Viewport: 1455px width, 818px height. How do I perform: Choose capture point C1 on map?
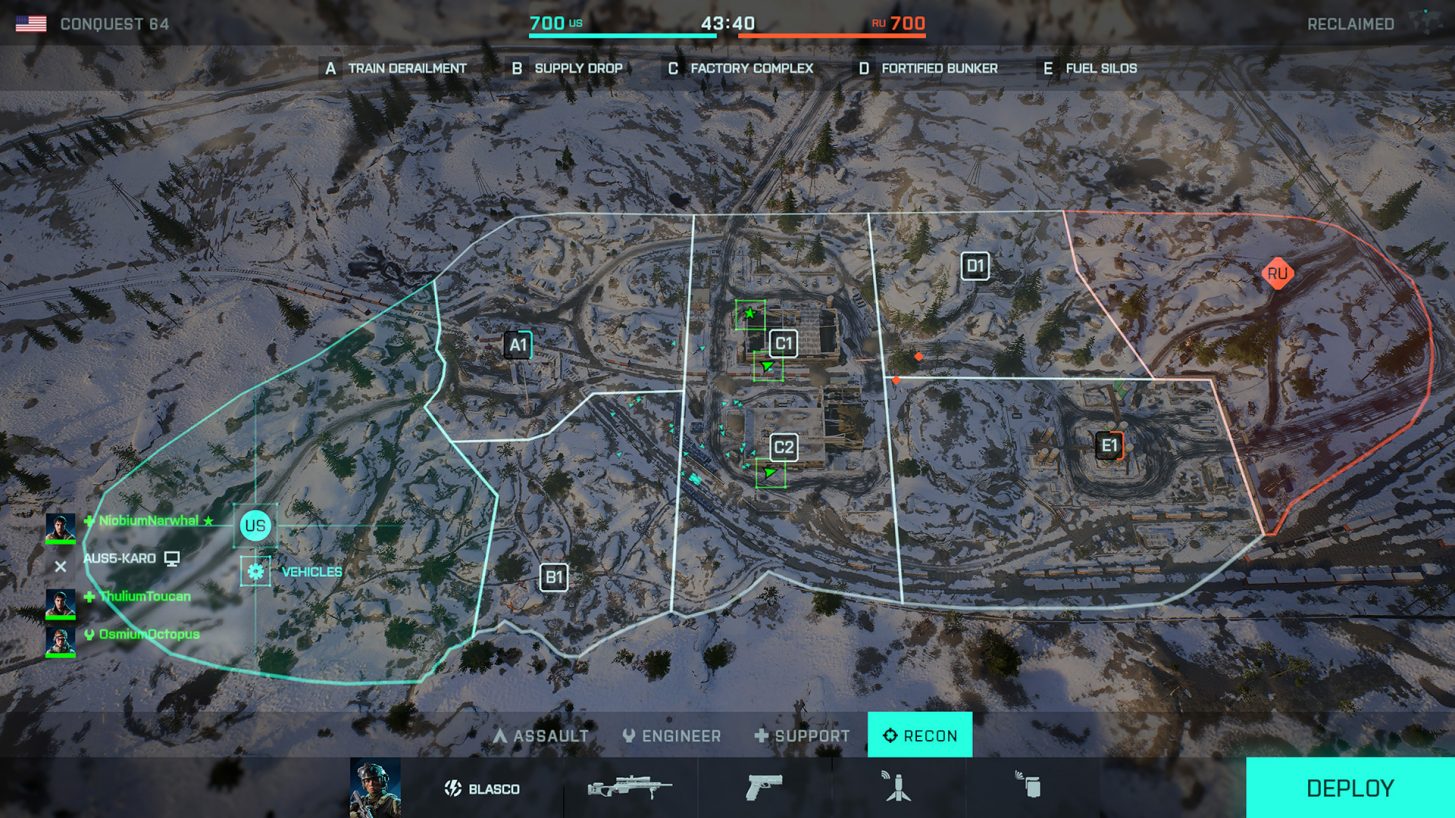click(784, 344)
